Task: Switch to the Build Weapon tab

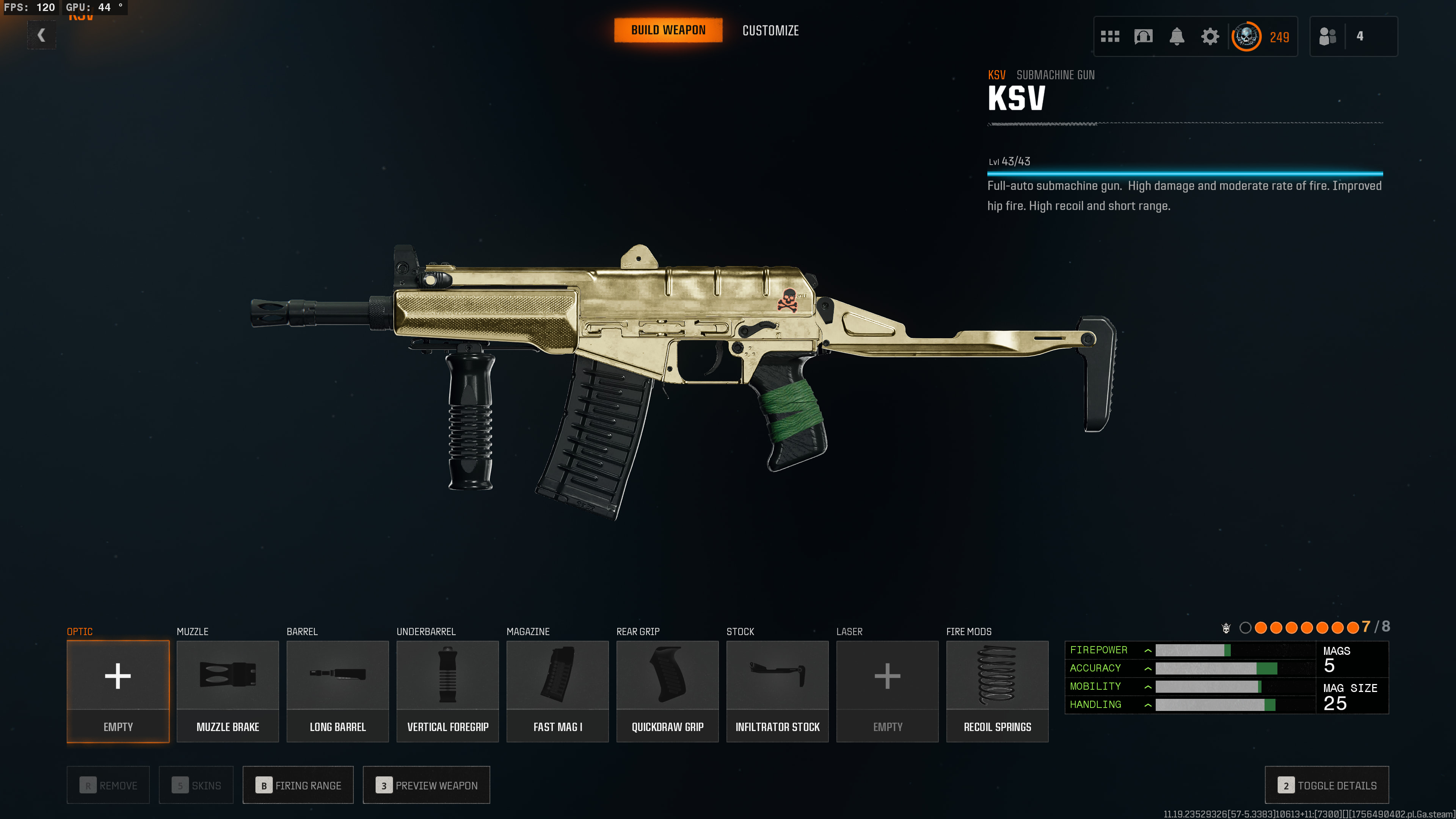Action: pyautogui.click(x=668, y=30)
